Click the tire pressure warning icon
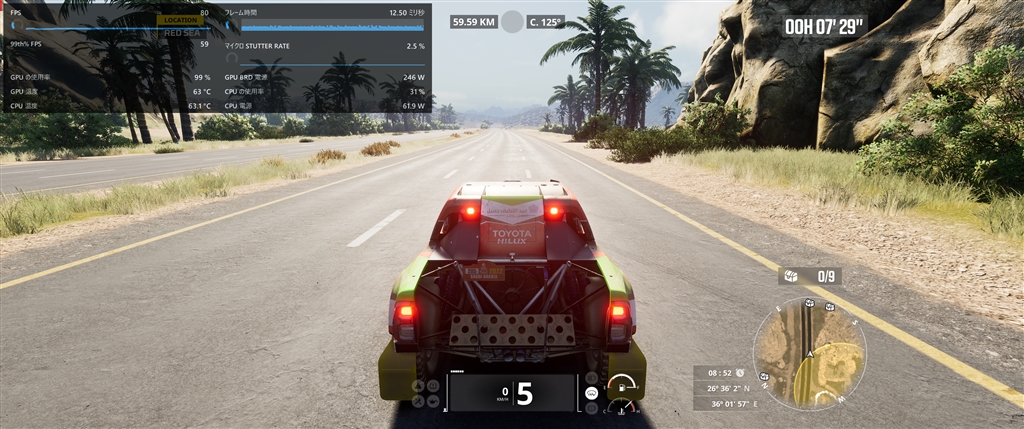1024x429 pixels. pyautogui.click(x=432, y=385)
